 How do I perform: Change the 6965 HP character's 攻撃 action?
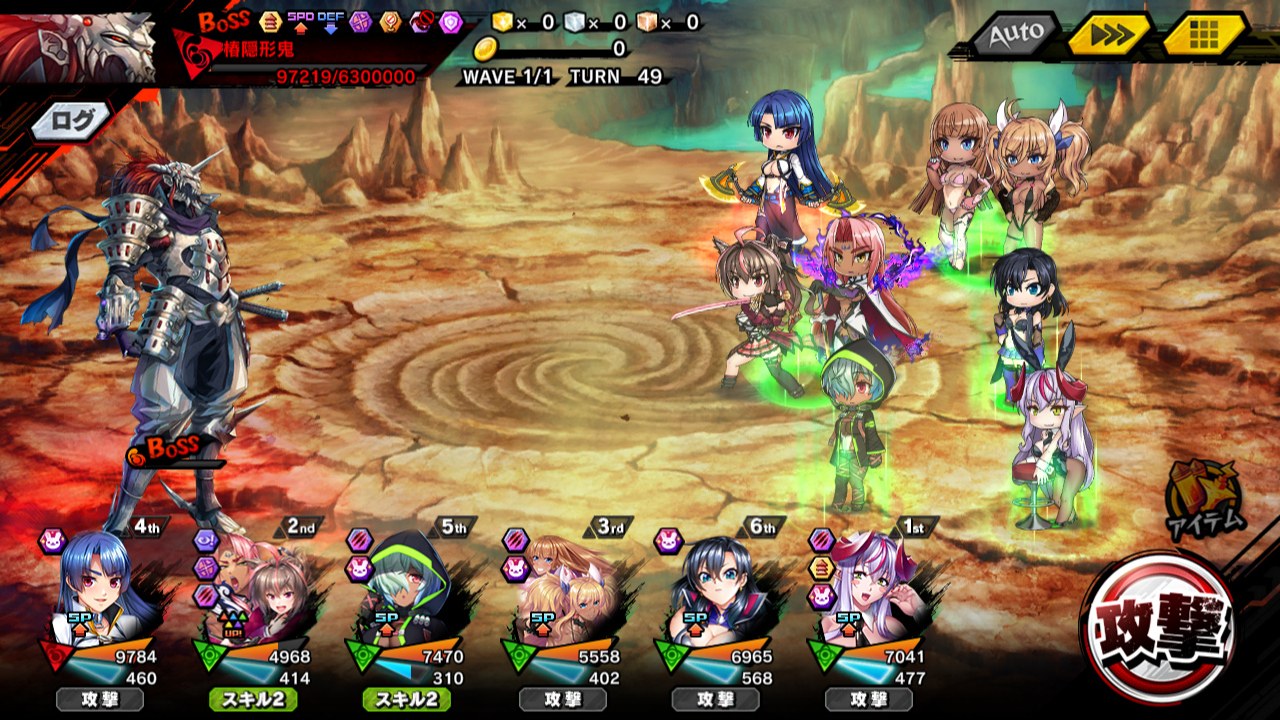715,700
